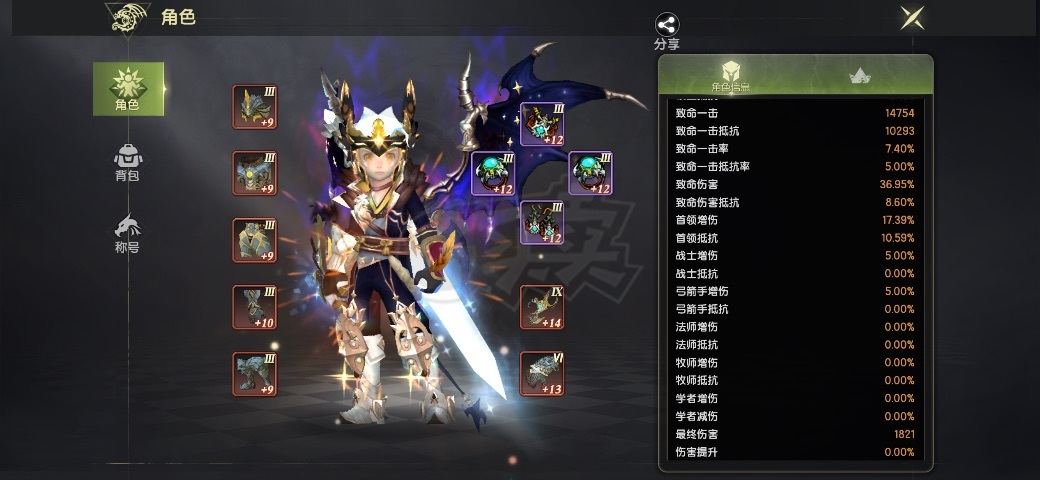Open the 称号 title tab
1040x480 pixels.
pyautogui.click(x=128, y=233)
